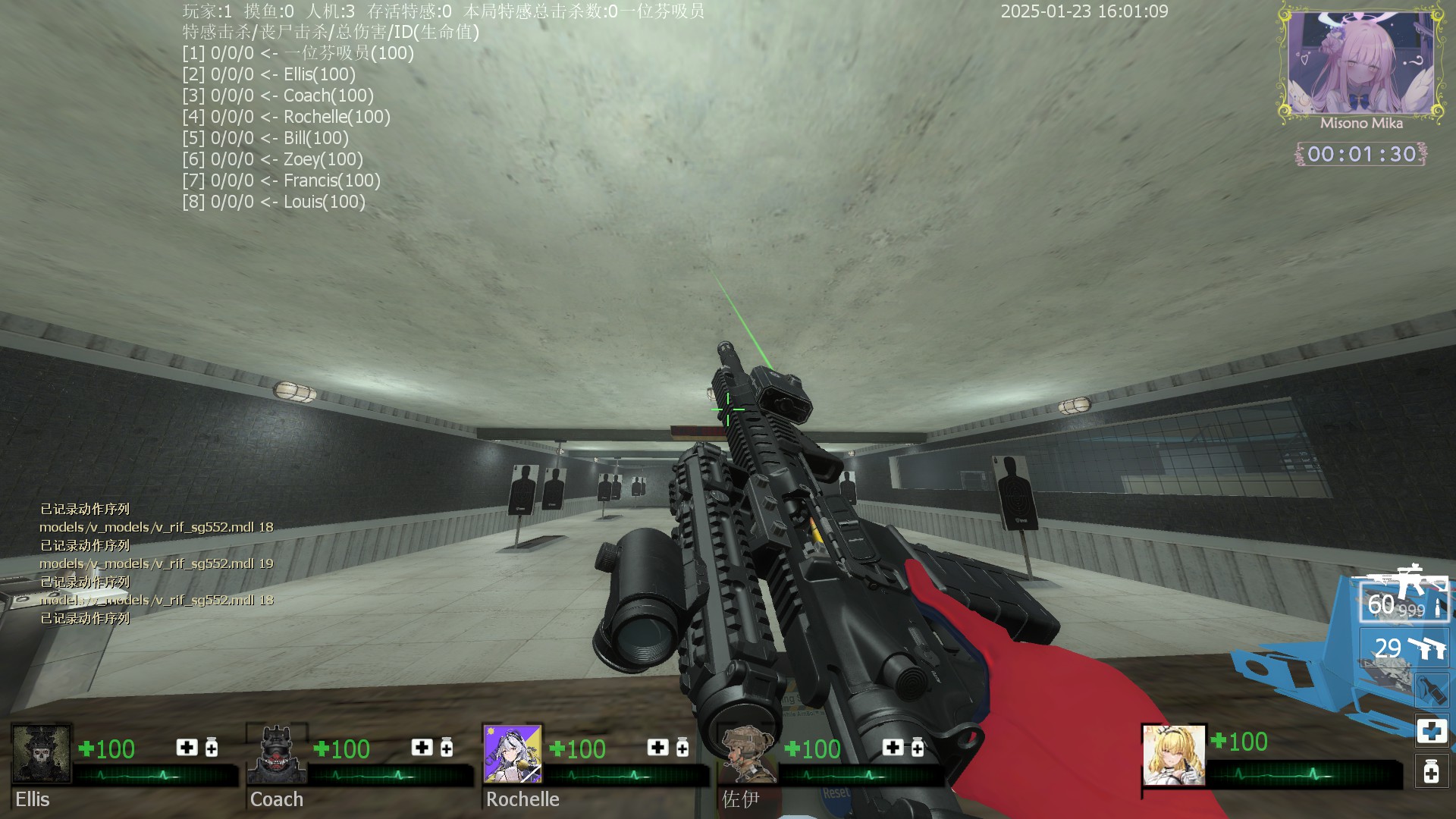Screen dimensions: 1456x819
Task: Select the pain pills slot
Action: point(1432,772)
